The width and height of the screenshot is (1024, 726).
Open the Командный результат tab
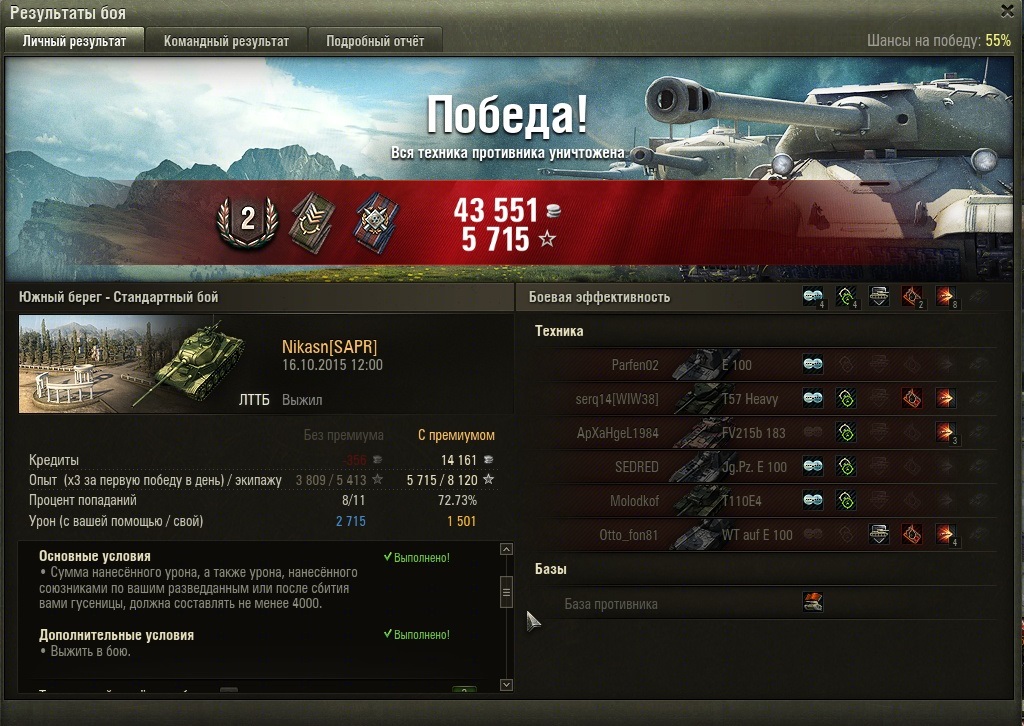point(226,41)
